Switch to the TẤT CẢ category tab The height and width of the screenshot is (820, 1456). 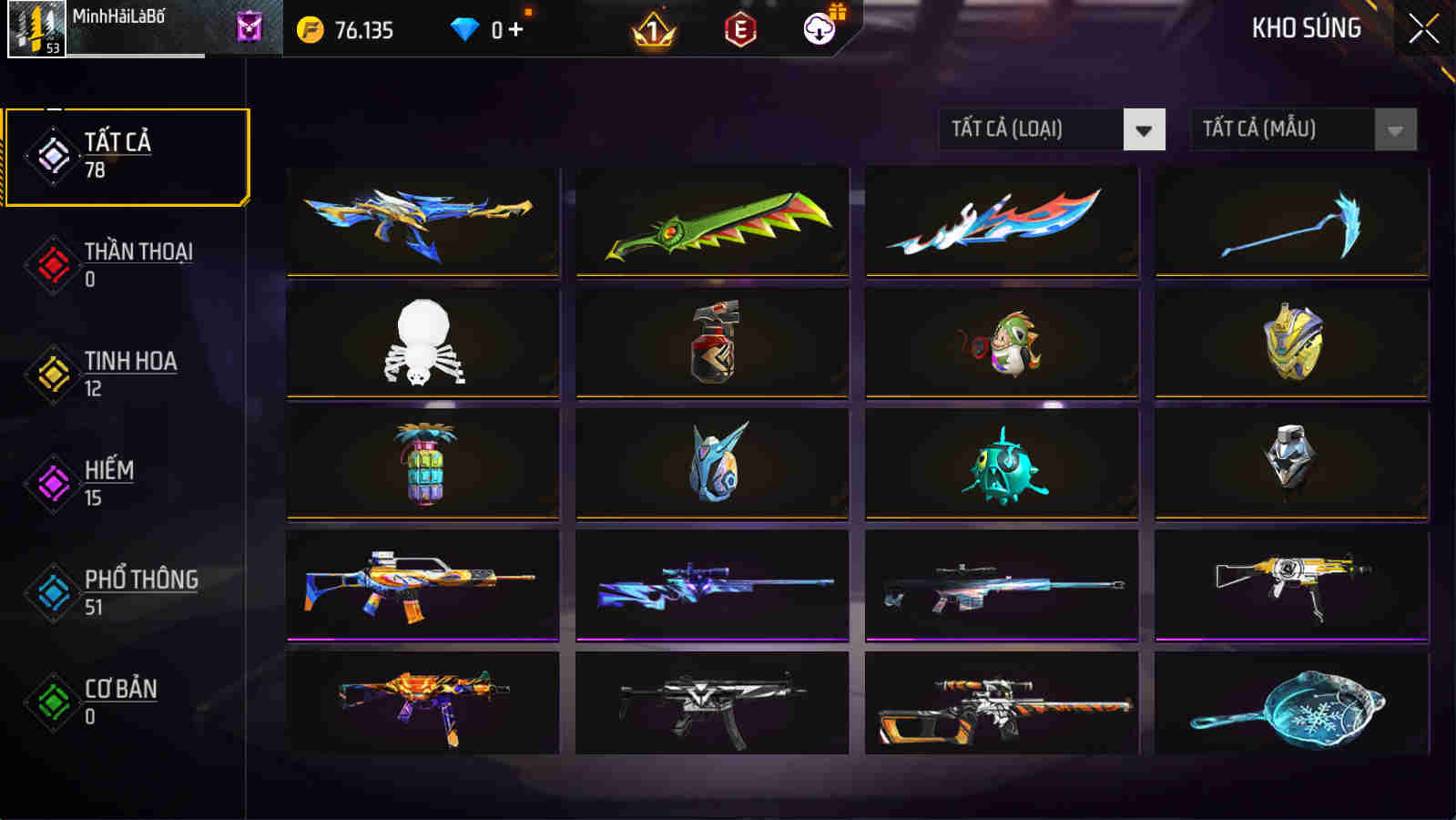coord(127,155)
